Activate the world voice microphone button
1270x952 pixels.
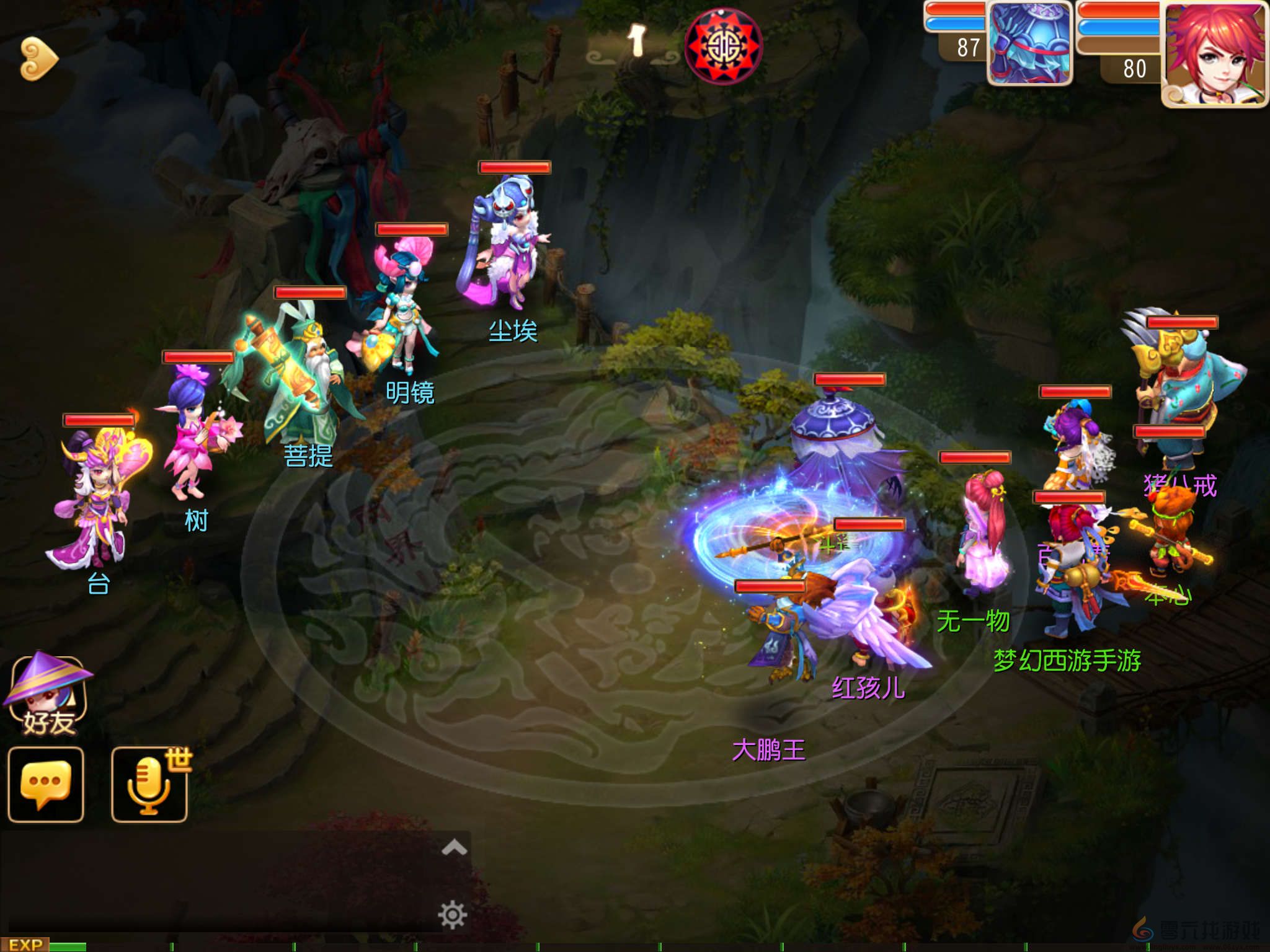pos(149,785)
